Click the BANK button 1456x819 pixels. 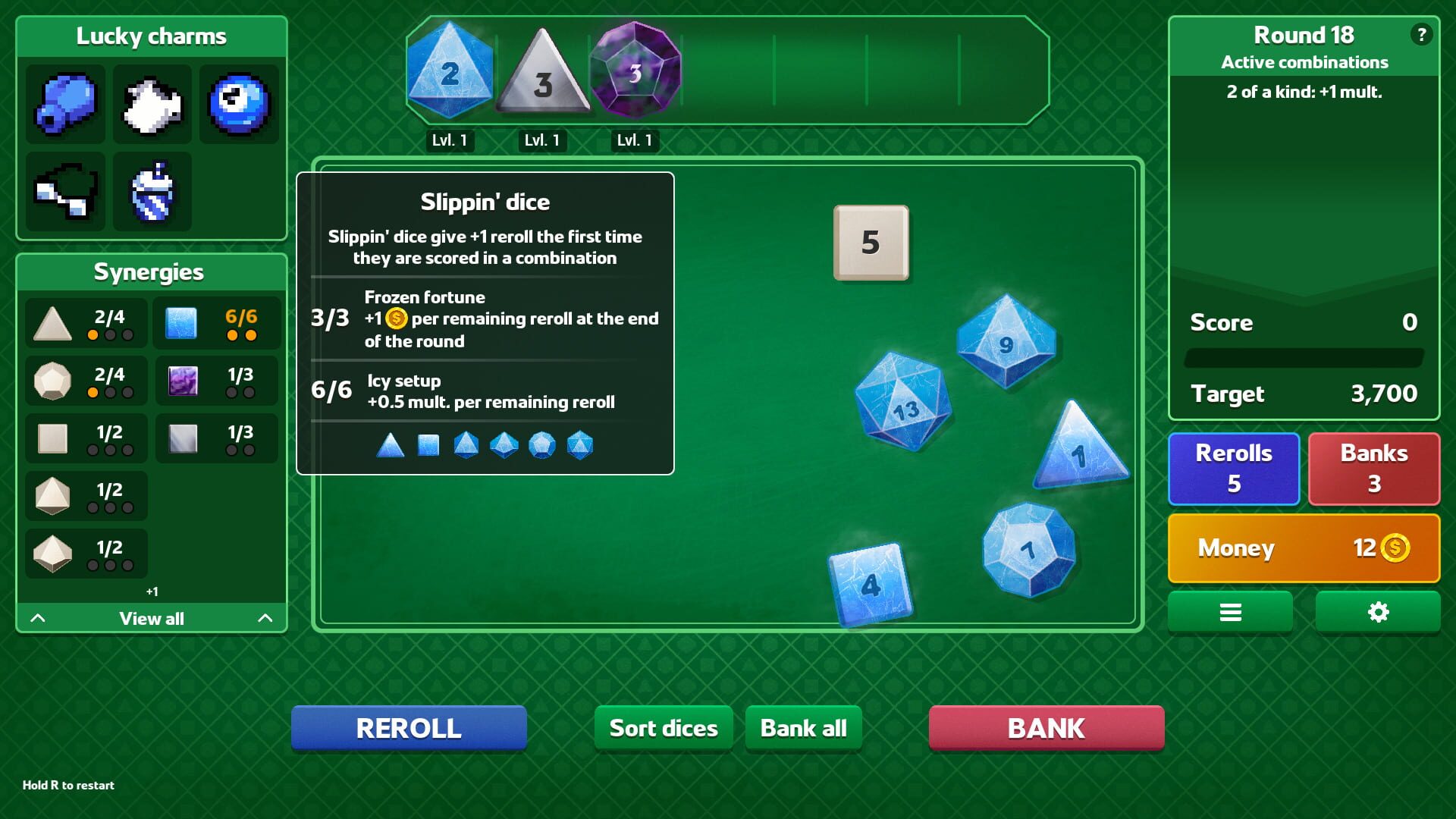(x=1046, y=727)
